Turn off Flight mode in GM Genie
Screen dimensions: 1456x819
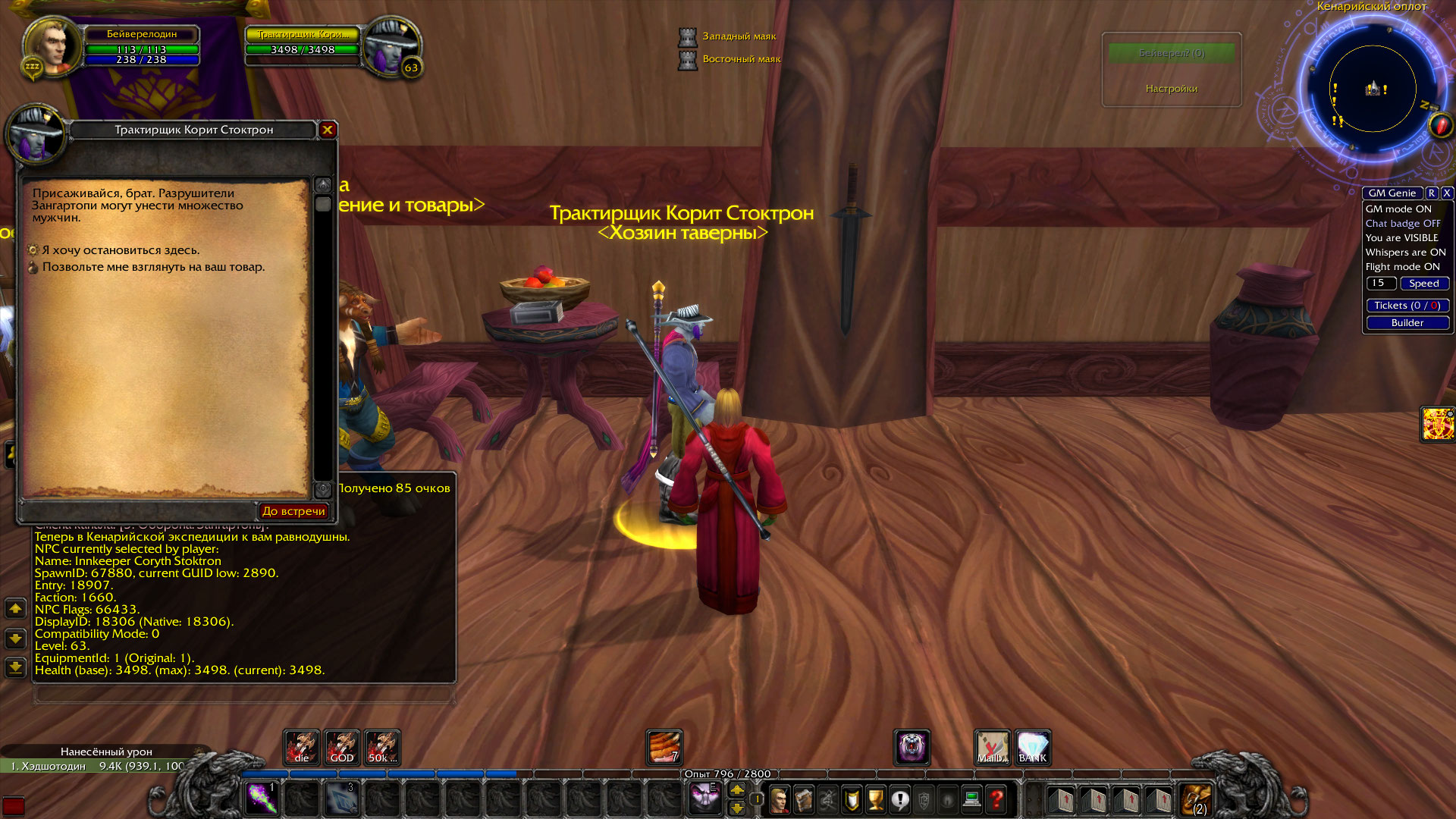(1404, 266)
